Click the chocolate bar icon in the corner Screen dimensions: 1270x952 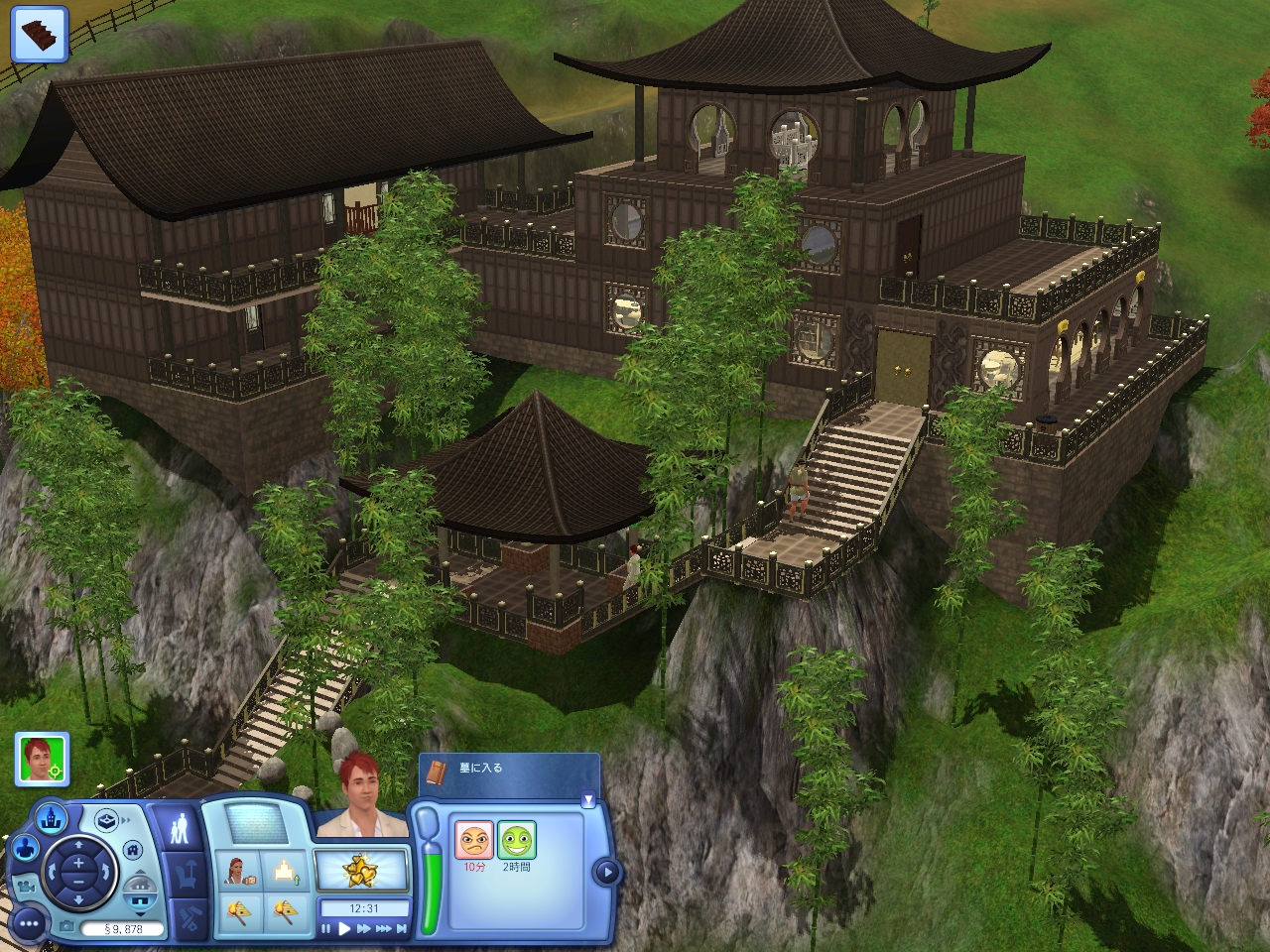click(39, 31)
